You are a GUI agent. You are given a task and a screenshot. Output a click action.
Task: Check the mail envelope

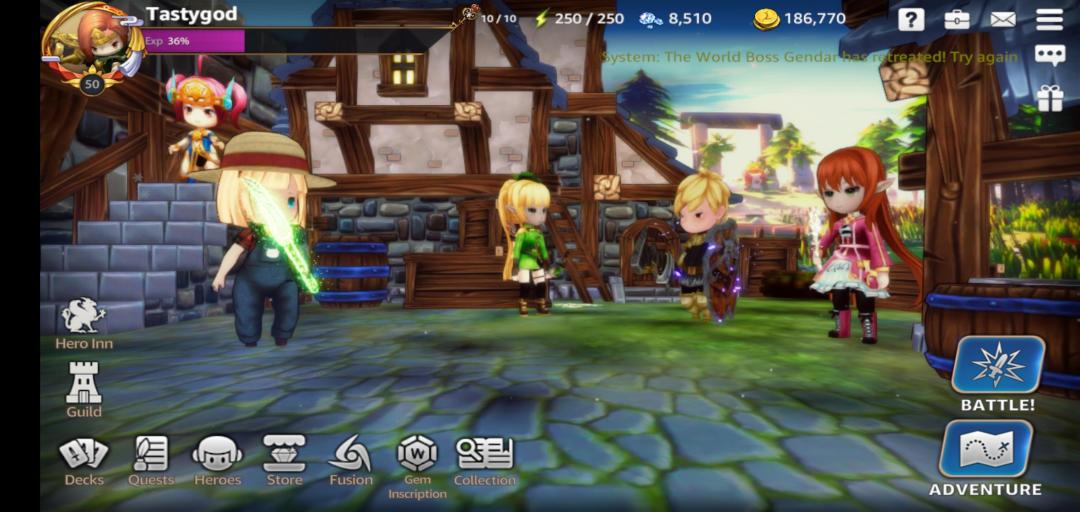(1003, 19)
